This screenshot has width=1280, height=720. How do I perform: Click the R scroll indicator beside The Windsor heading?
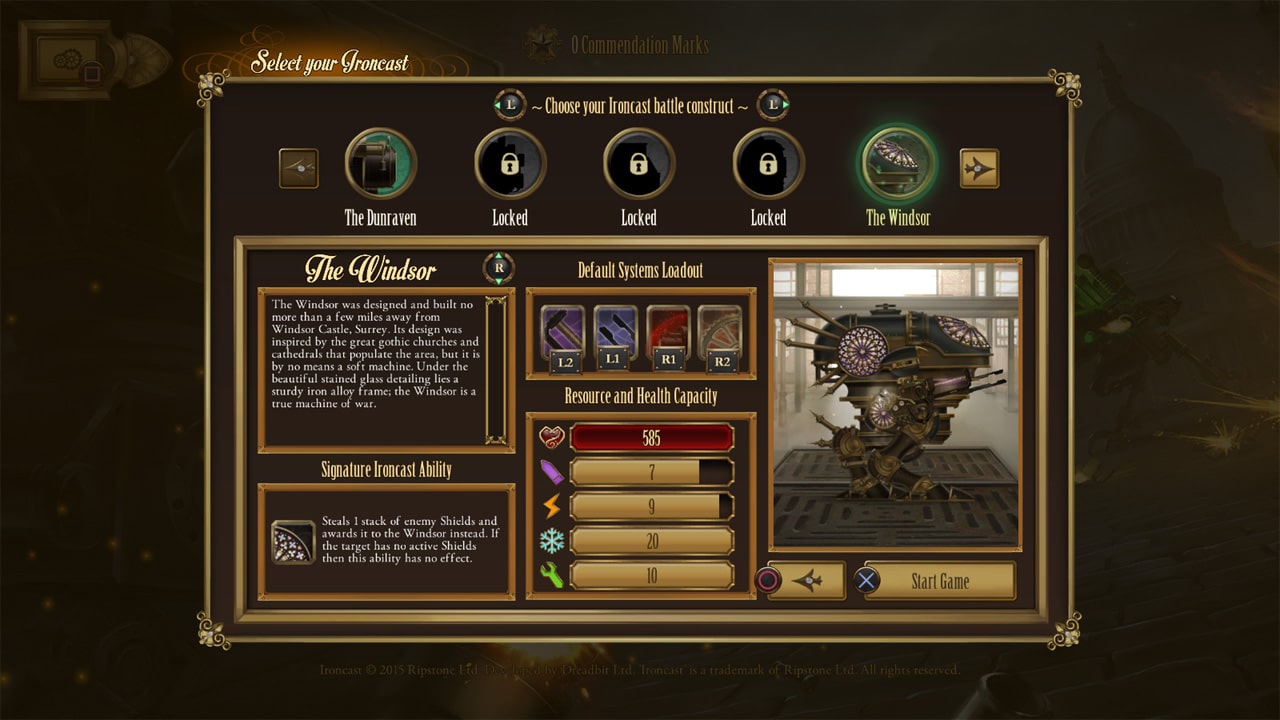(497, 266)
